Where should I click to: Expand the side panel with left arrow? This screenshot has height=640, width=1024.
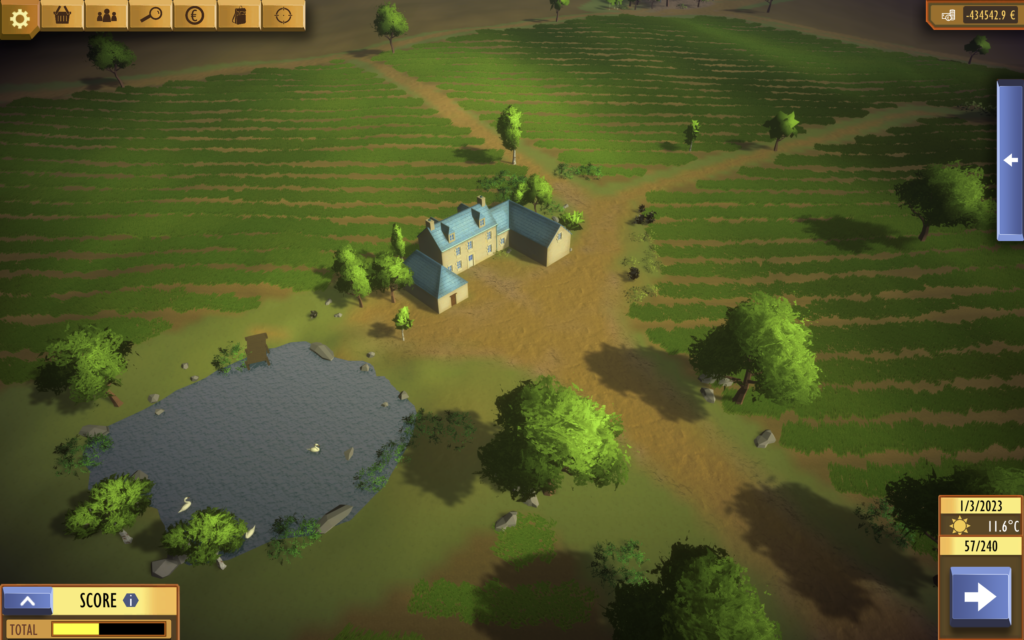(x=1010, y=160)
